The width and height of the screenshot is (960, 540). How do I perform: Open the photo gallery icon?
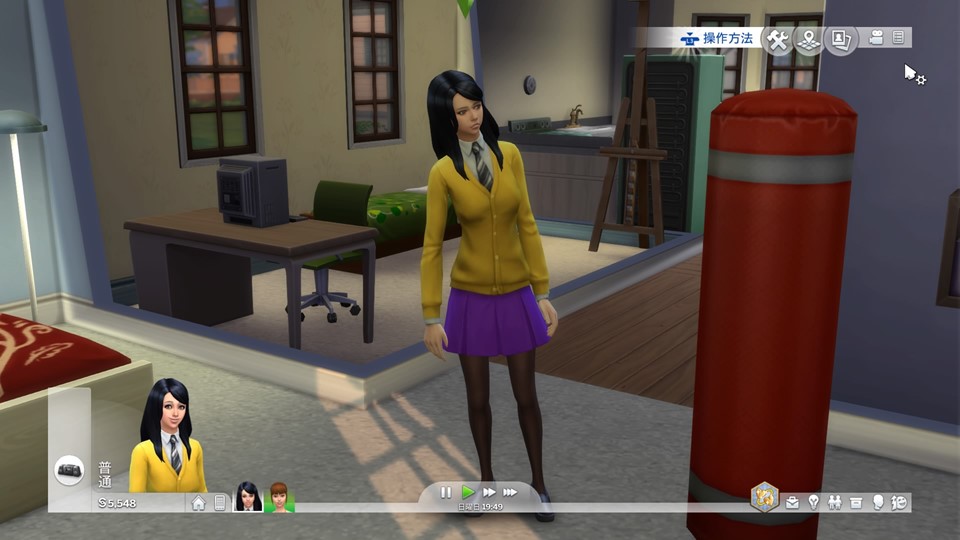[841, 38]
